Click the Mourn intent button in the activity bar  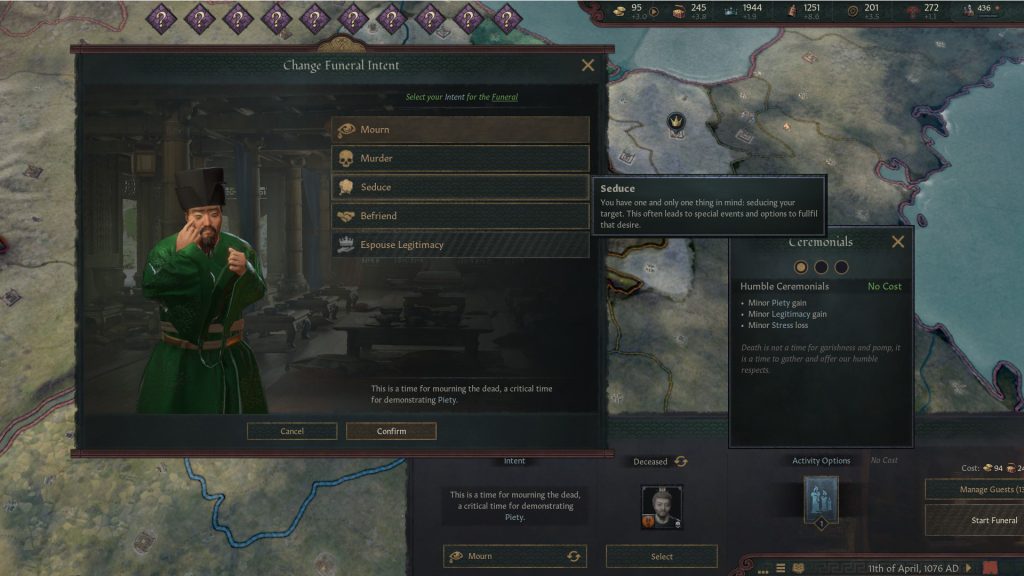pos(514,556)
